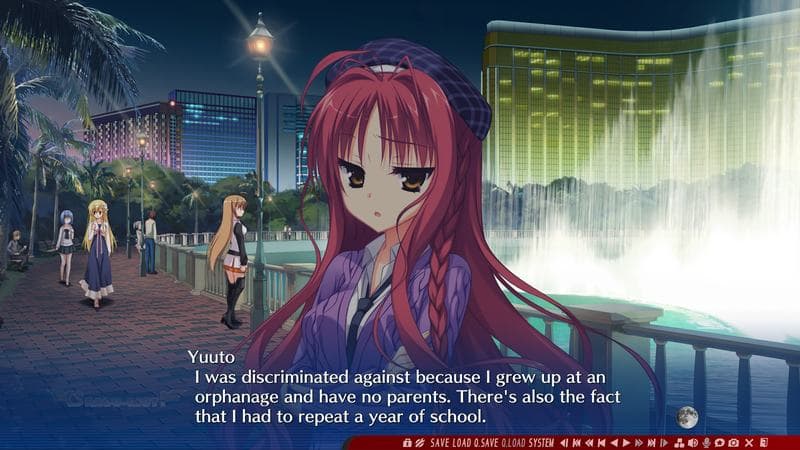This screenshot has width=800, height=450.
Task: Click the speaker voice replay icon
Action: [x=693, y=442]
